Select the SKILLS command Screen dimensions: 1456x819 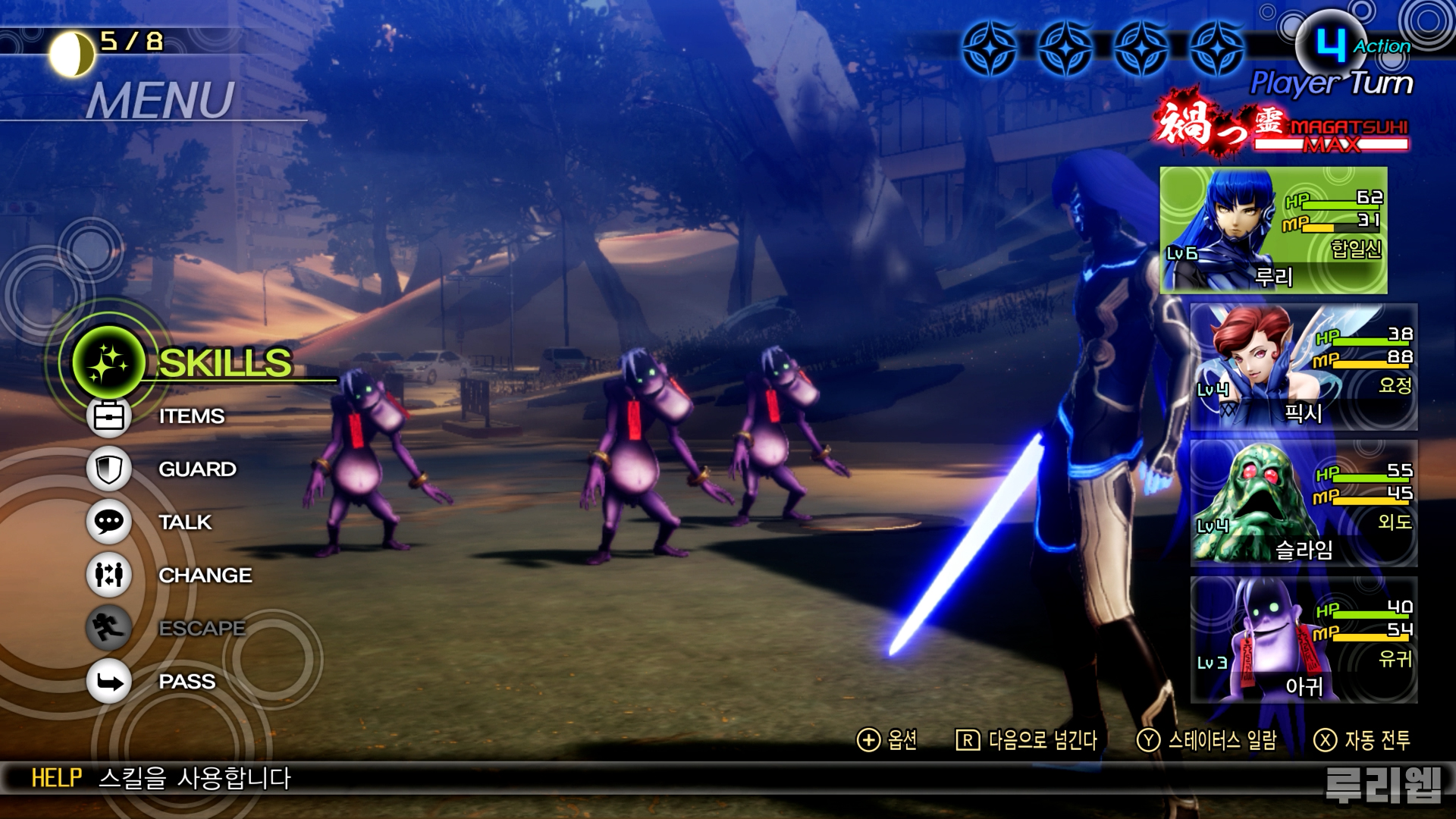(224, 362)
